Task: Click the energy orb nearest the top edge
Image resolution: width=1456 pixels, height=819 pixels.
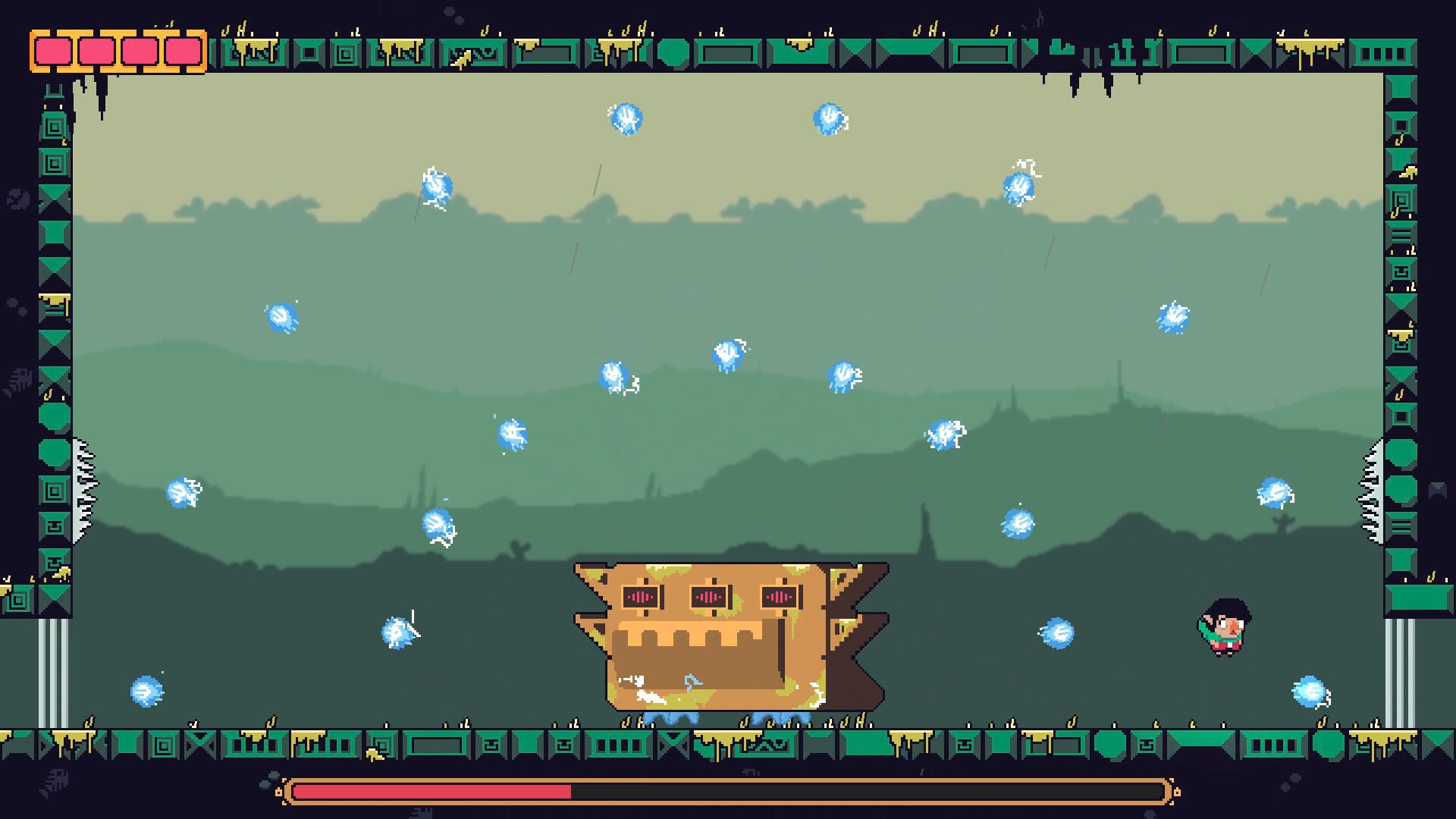Action: (626, 118)
